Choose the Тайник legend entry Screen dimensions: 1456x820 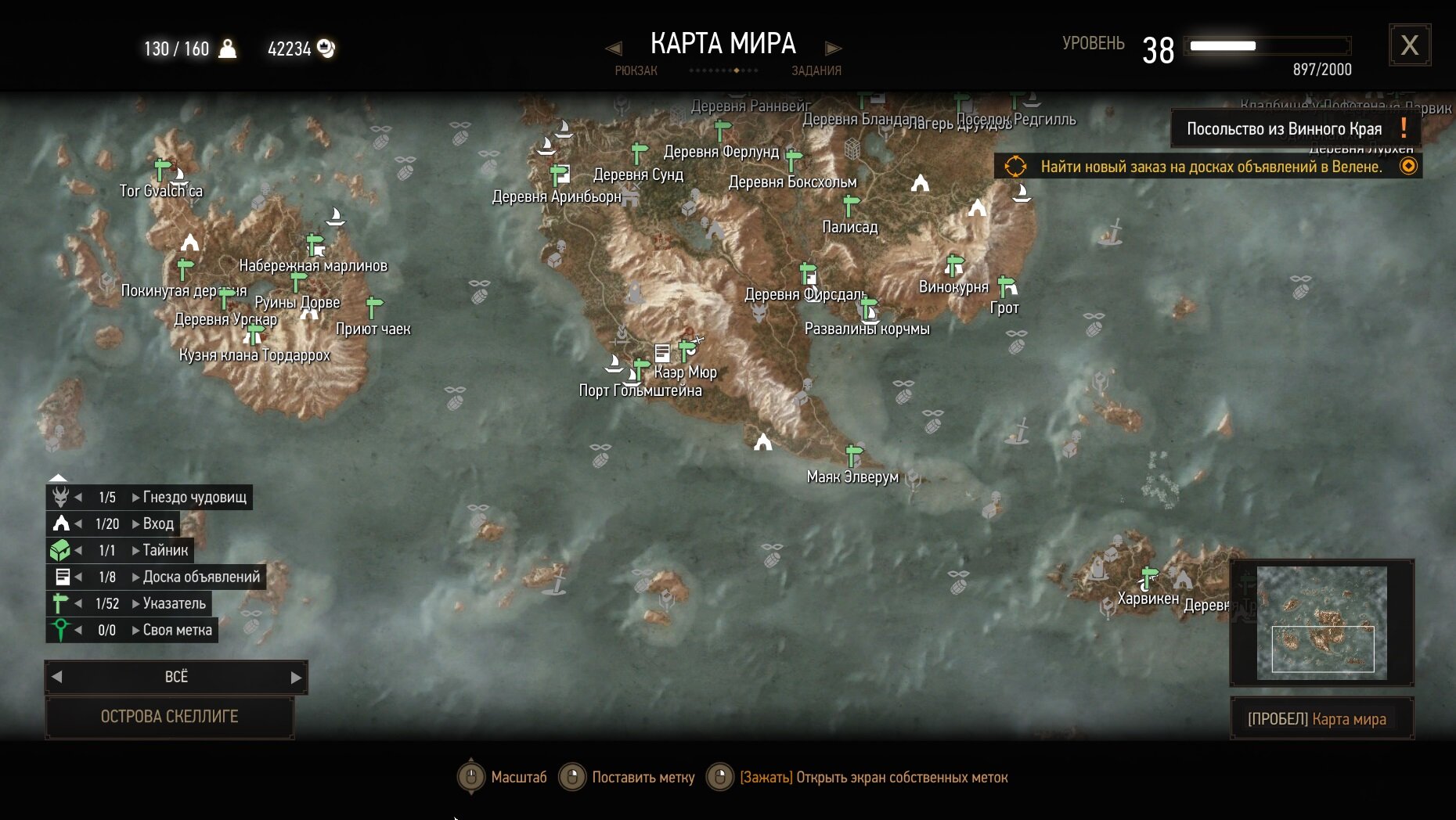165,550
